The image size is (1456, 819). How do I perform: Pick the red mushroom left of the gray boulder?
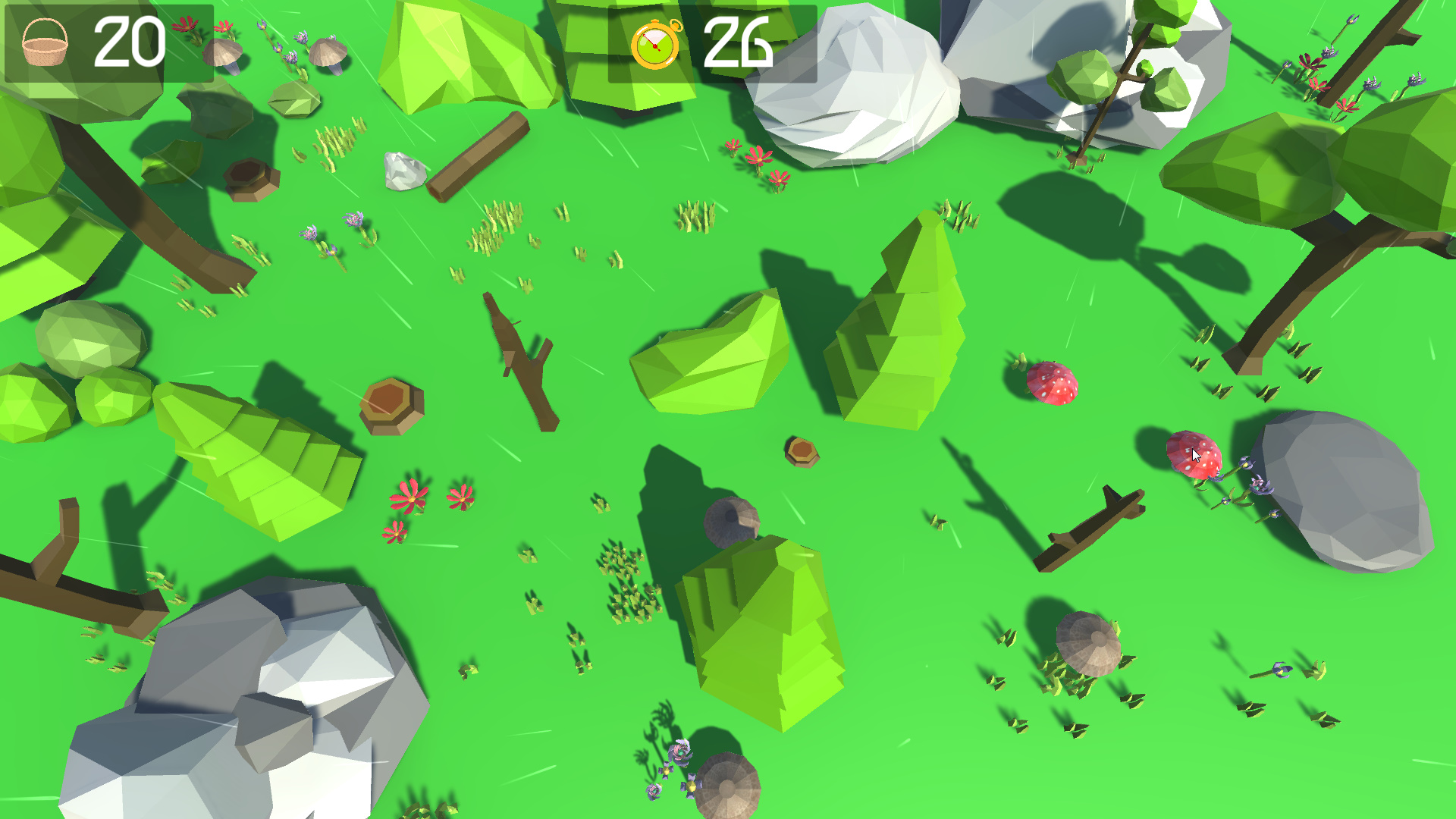coord(1051,384)
